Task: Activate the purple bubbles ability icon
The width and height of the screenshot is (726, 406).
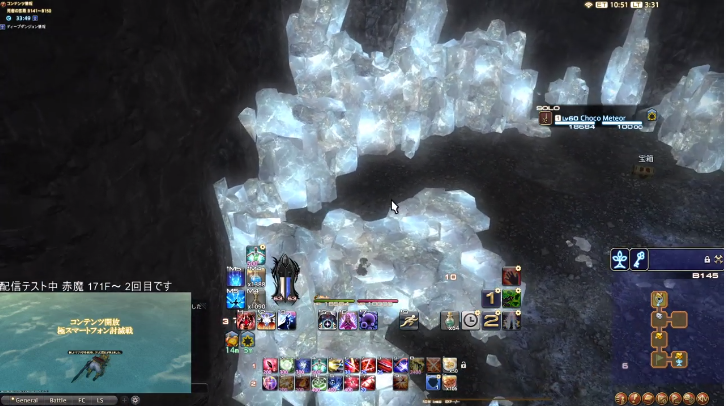Action: point(367,320)
